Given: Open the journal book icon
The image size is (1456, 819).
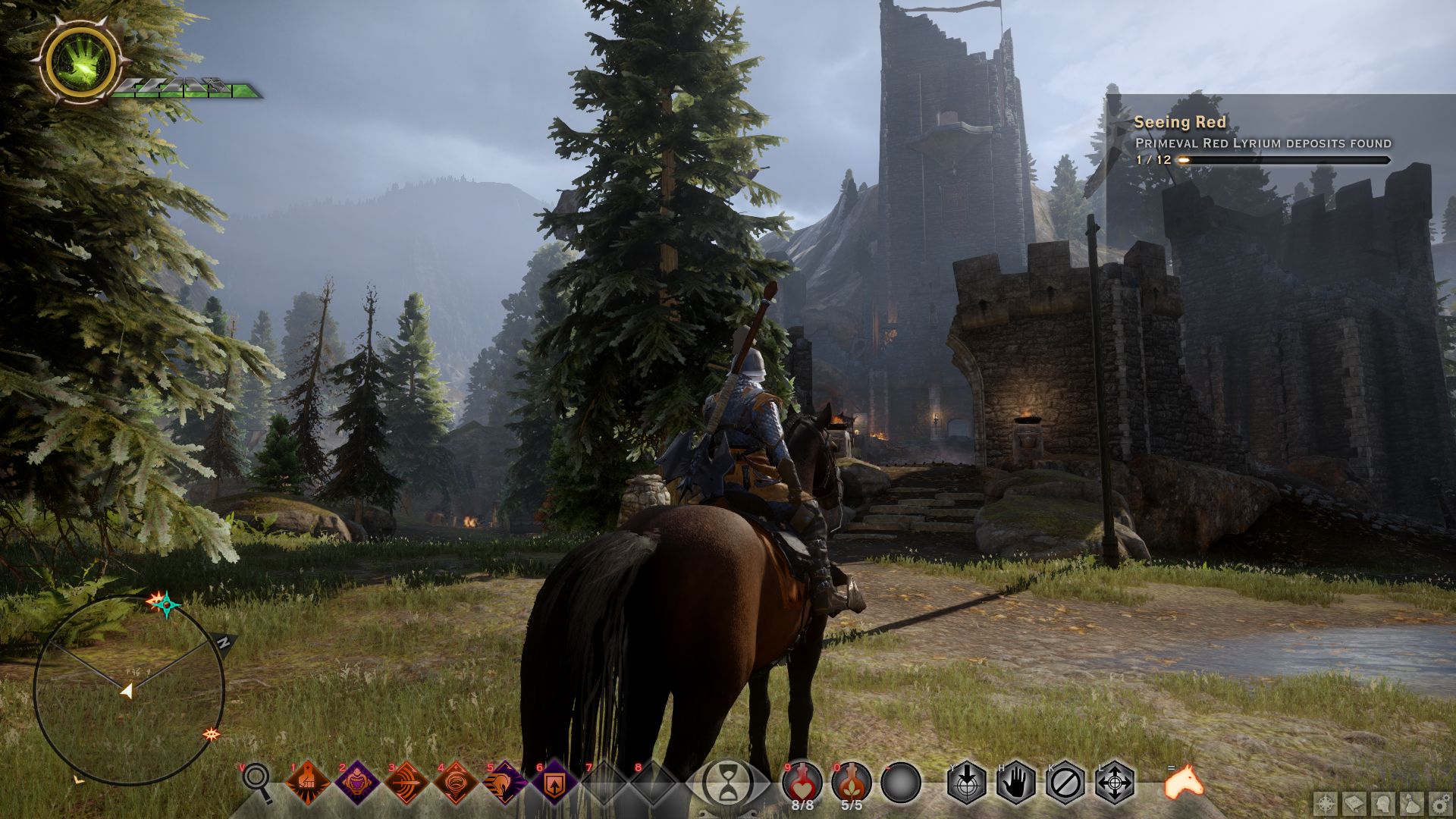Looking at the screenshot, I should pos(1354,802).
